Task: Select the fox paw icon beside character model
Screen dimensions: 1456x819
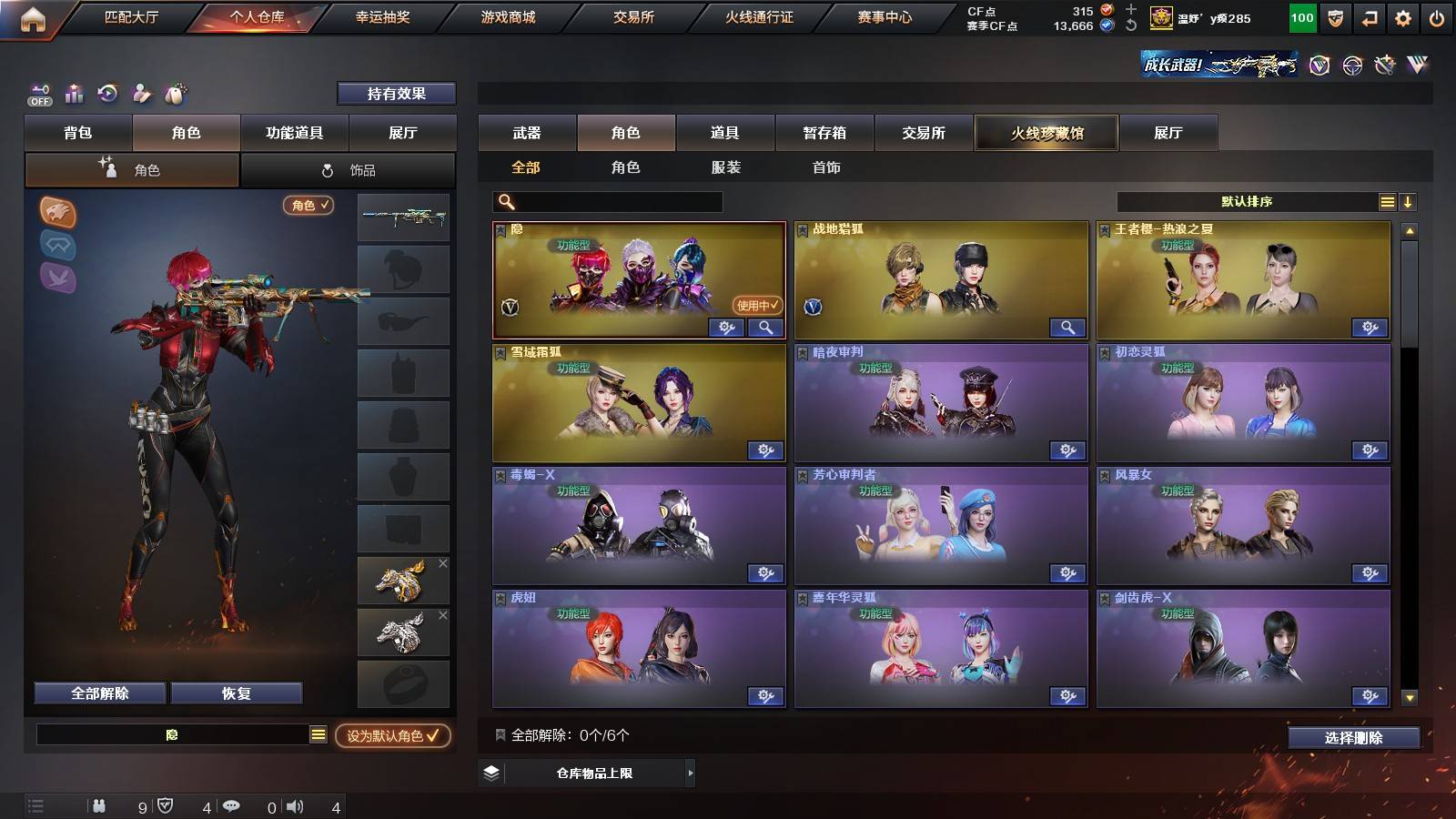Action: (56, 211)
